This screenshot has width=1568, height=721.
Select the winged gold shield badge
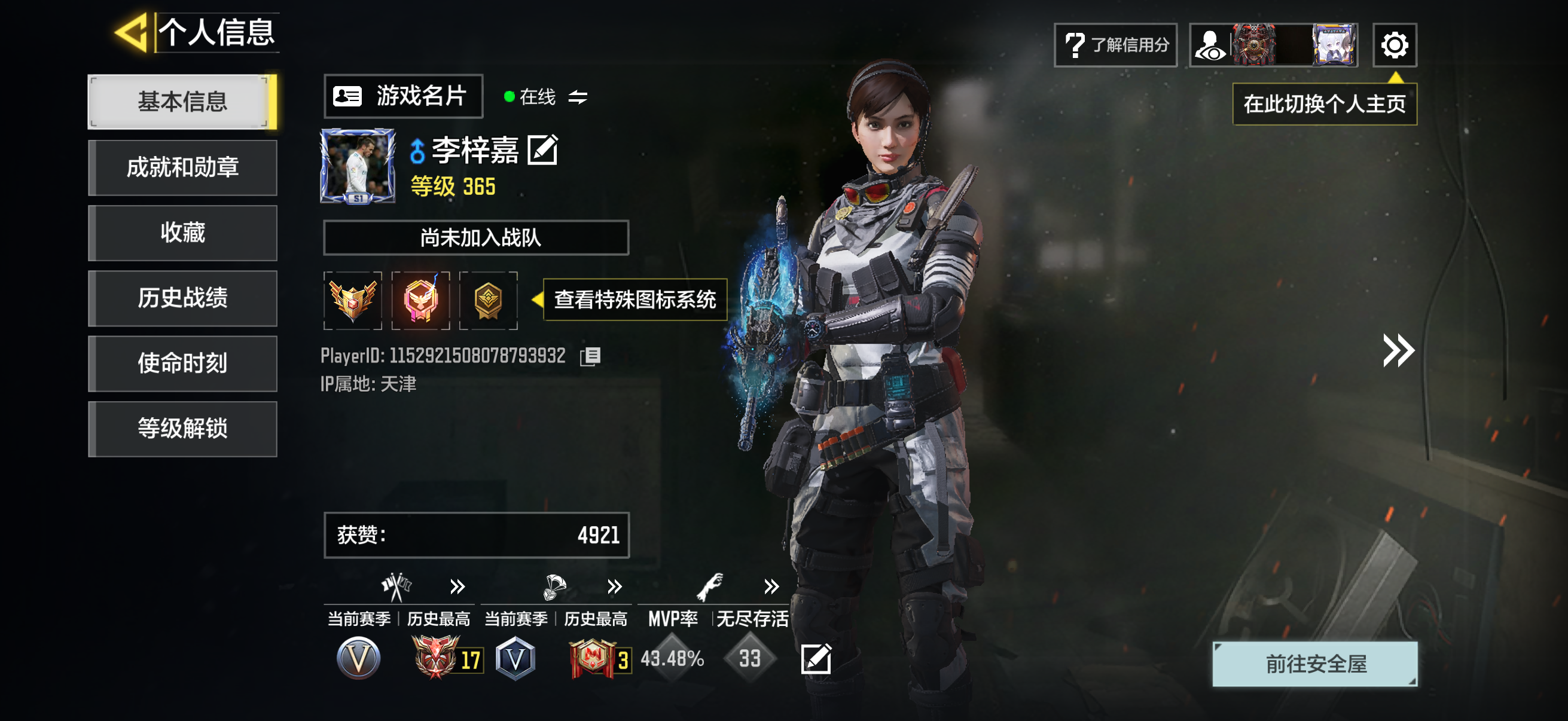coord(352,300)
